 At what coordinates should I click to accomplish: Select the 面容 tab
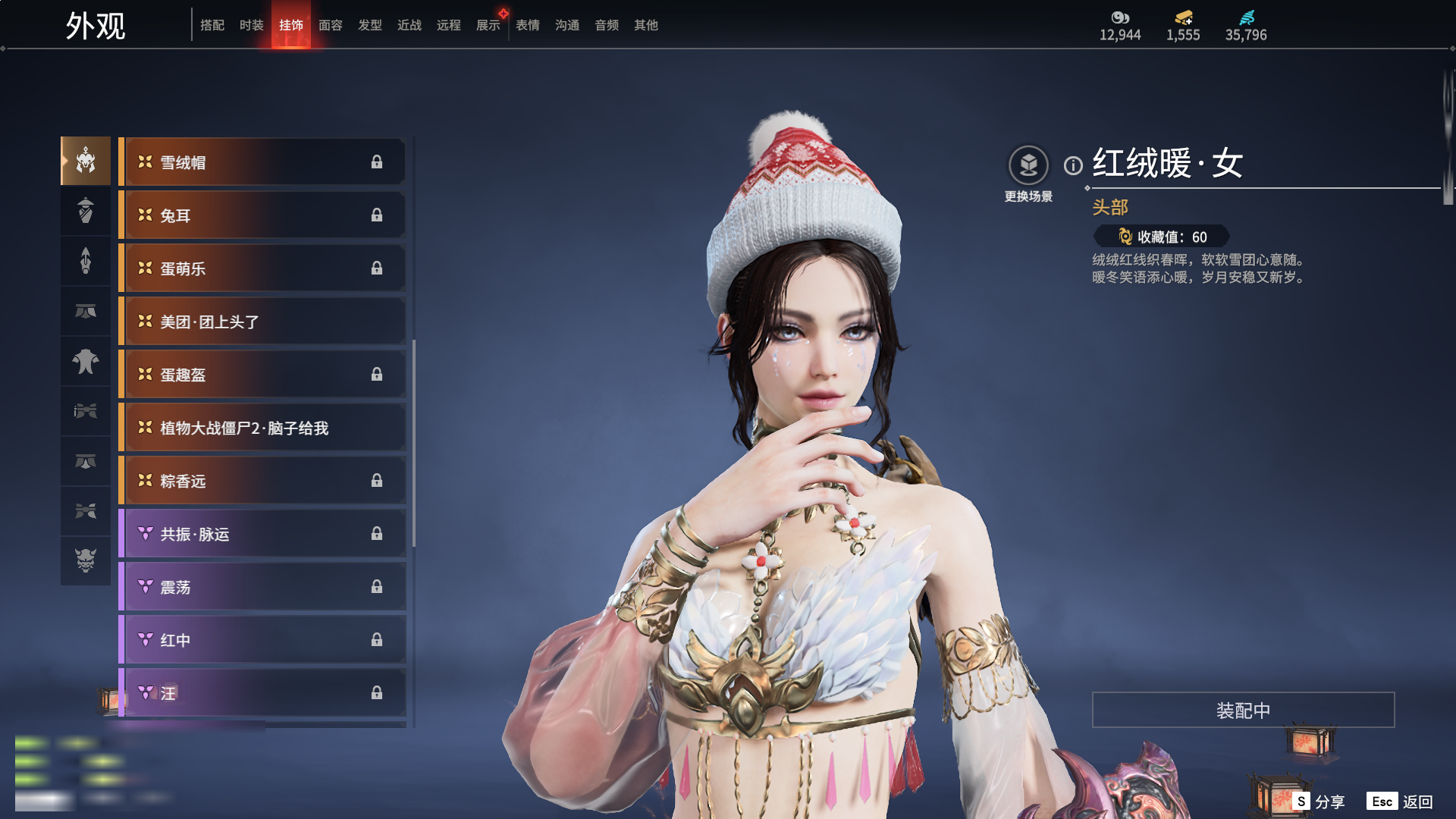click(x=330, y=25)
